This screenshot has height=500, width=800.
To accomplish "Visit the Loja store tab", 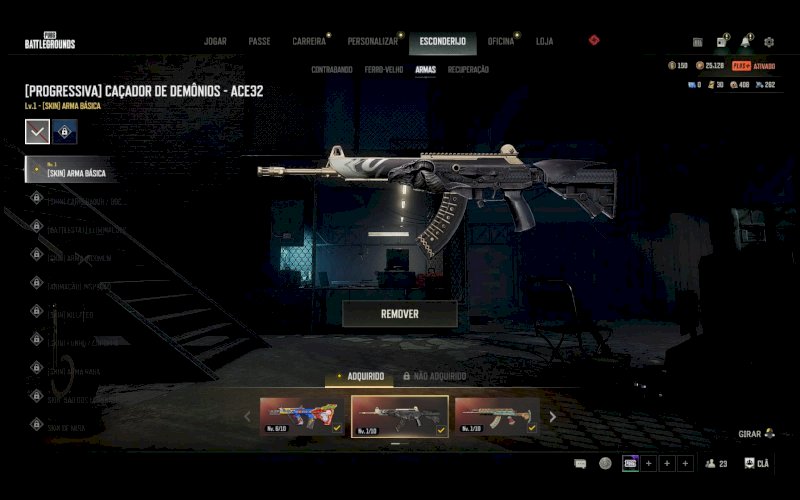I will point(544,41).
